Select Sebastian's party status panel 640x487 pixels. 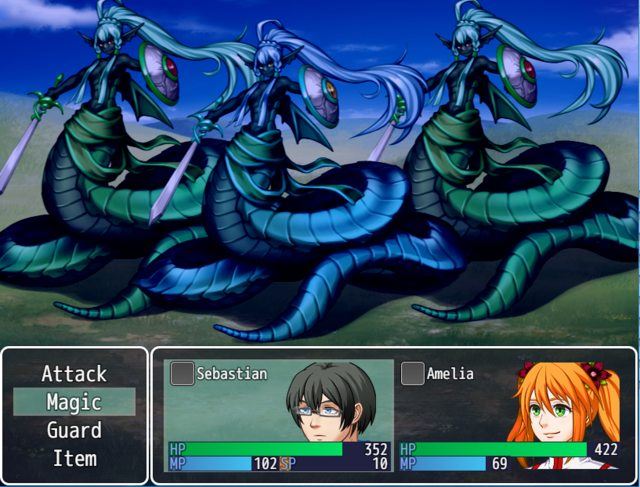279,415
